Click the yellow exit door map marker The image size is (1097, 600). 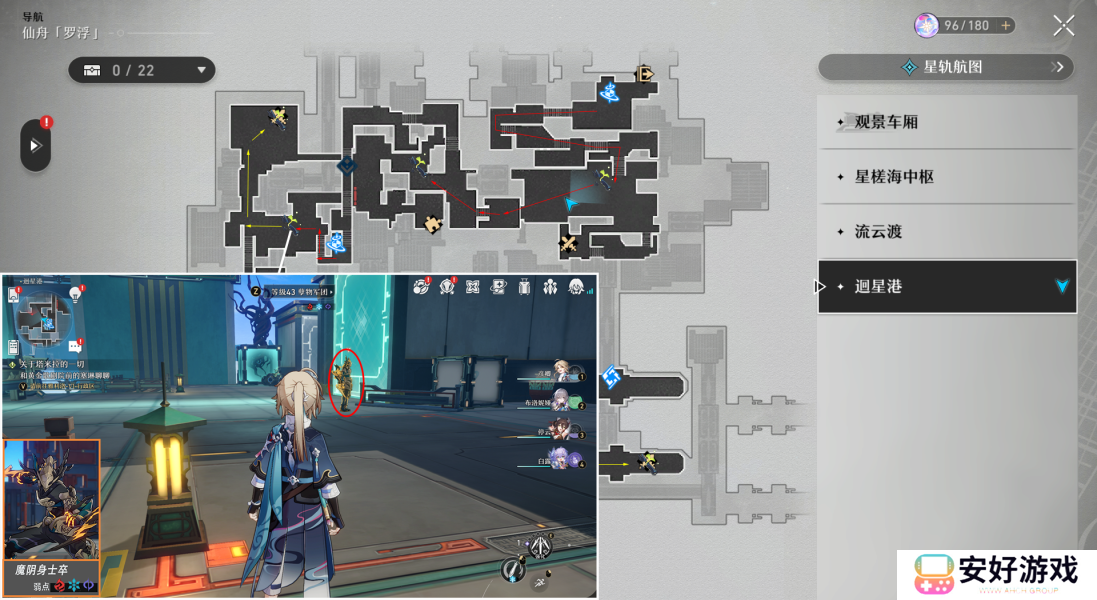[645, 73]
